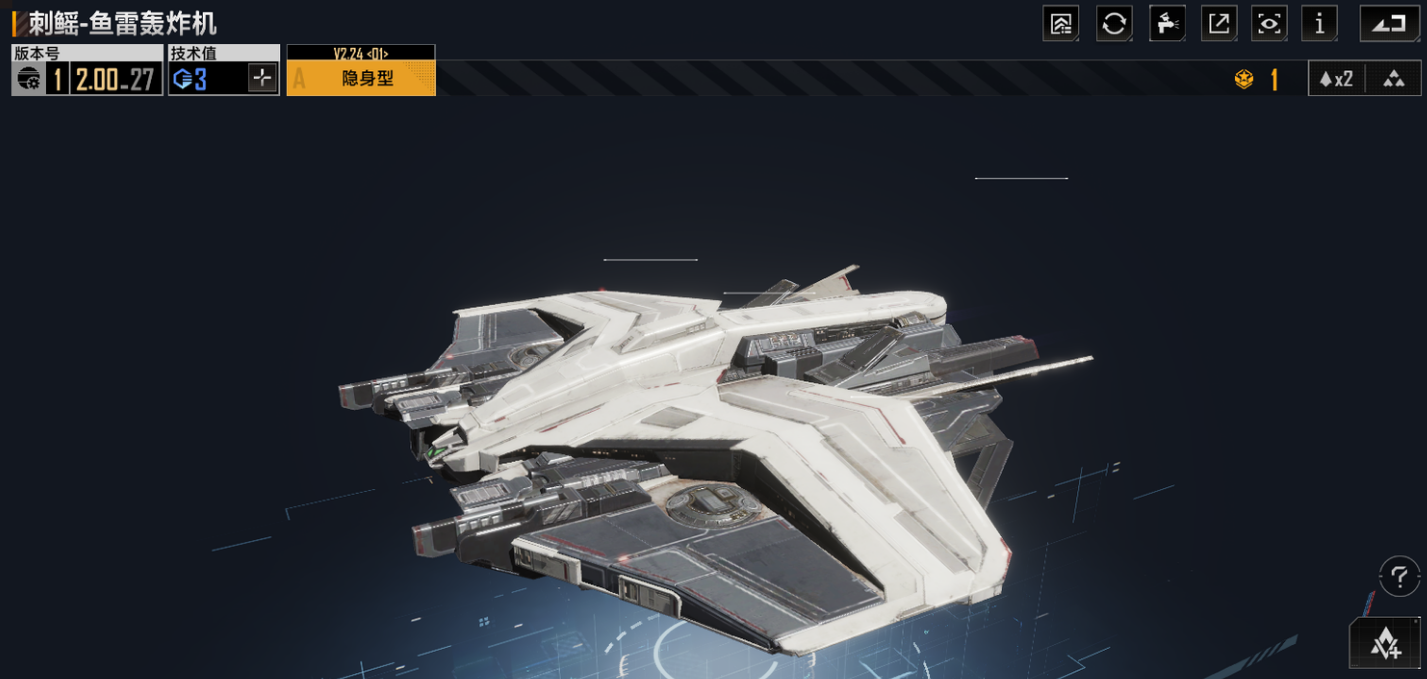Screen dimensions: 1427x679
Task: Open the 版本号 gear icon
Action: point(29,80)
